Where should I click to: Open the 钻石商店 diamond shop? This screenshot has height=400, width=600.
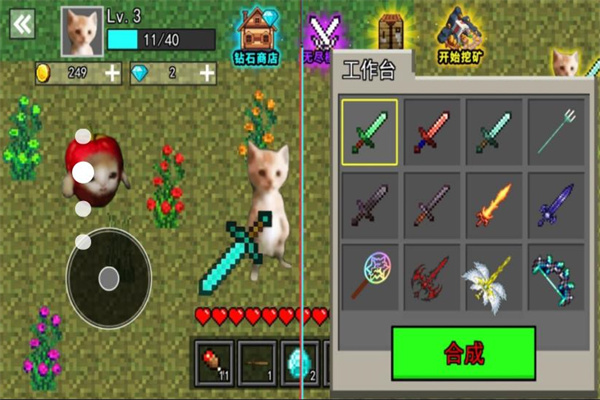[258, 33]
